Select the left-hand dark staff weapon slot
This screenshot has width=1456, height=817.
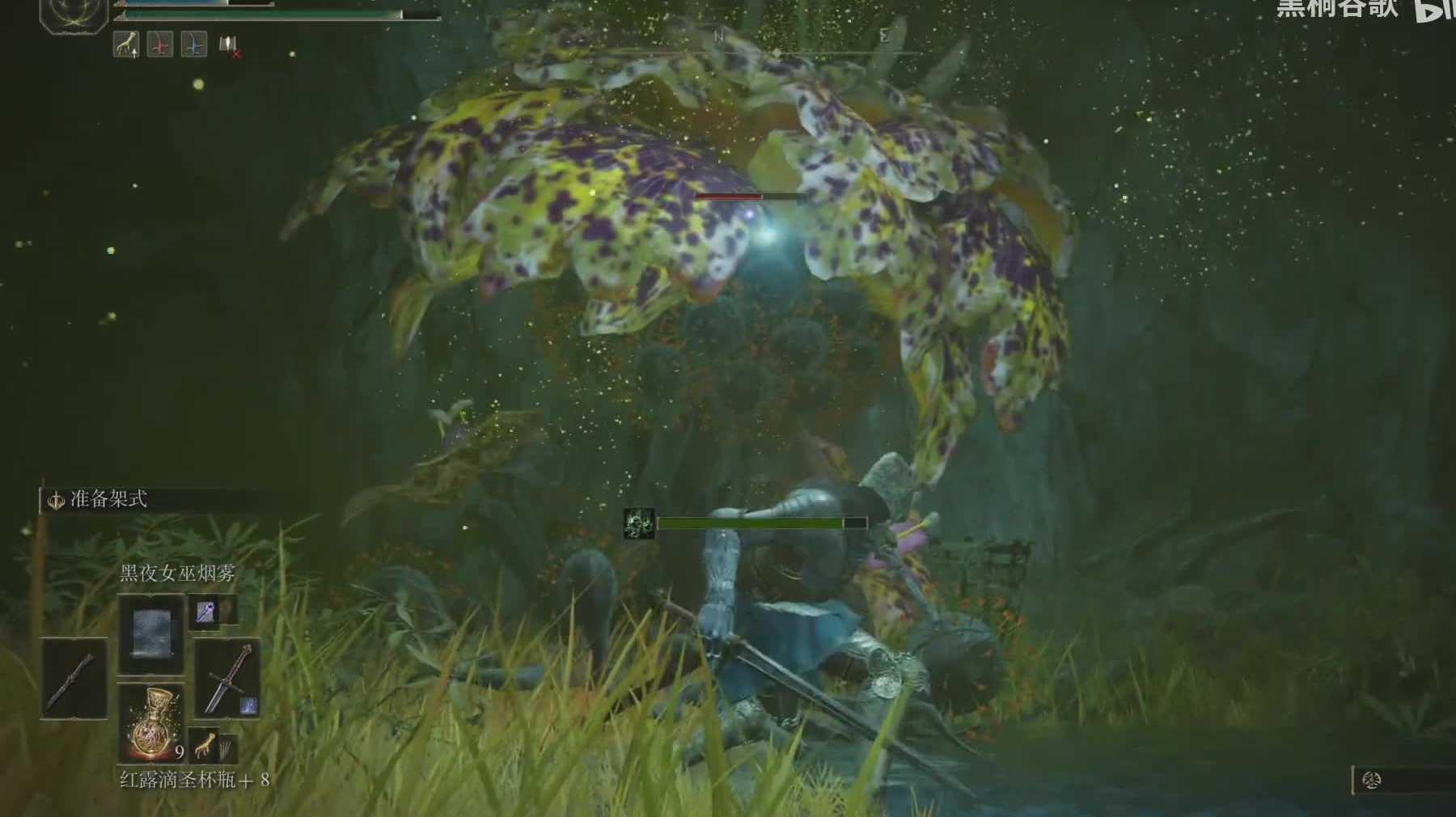coord(74,678)
